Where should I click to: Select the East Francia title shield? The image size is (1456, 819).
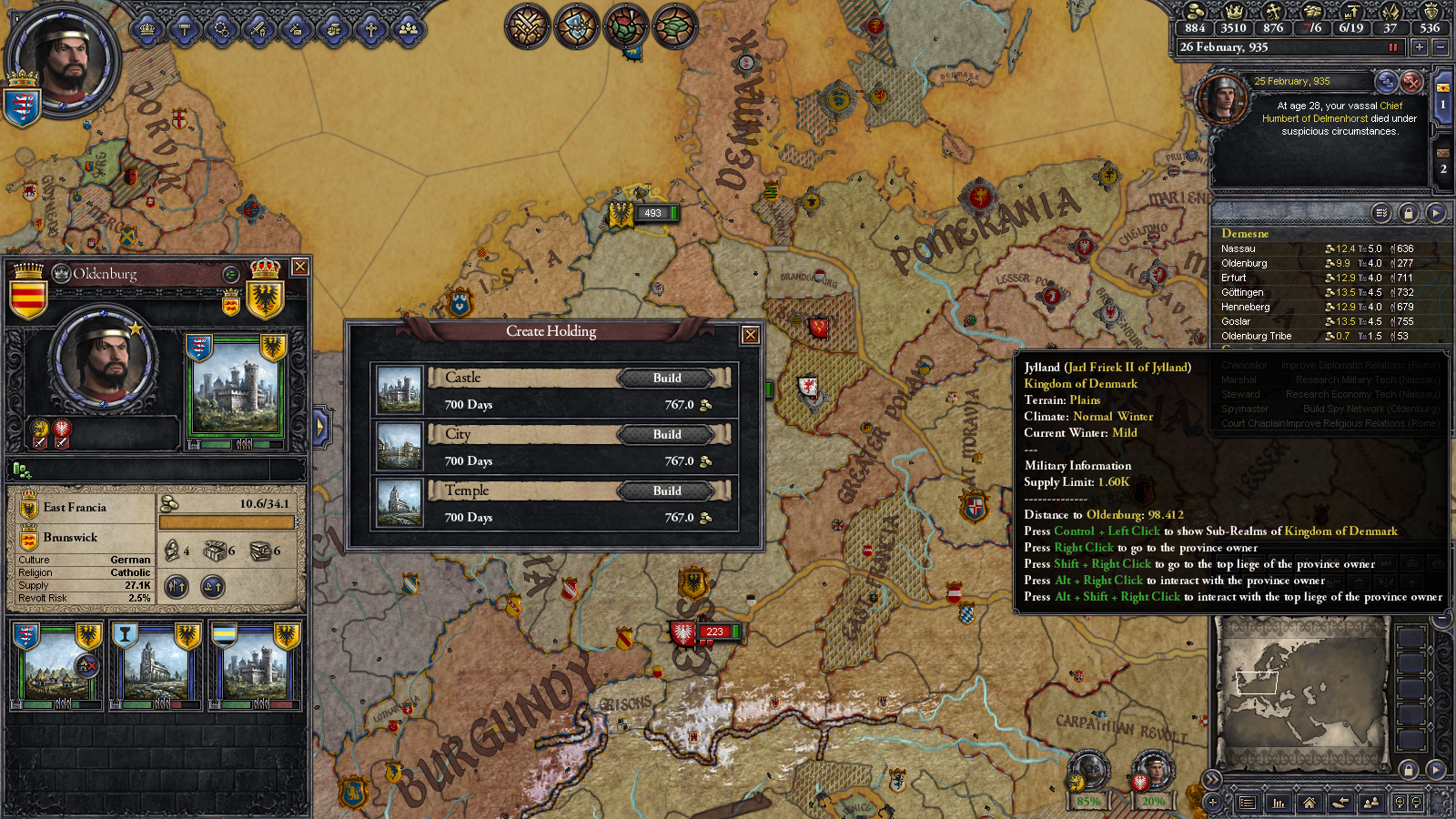[29, 508]
